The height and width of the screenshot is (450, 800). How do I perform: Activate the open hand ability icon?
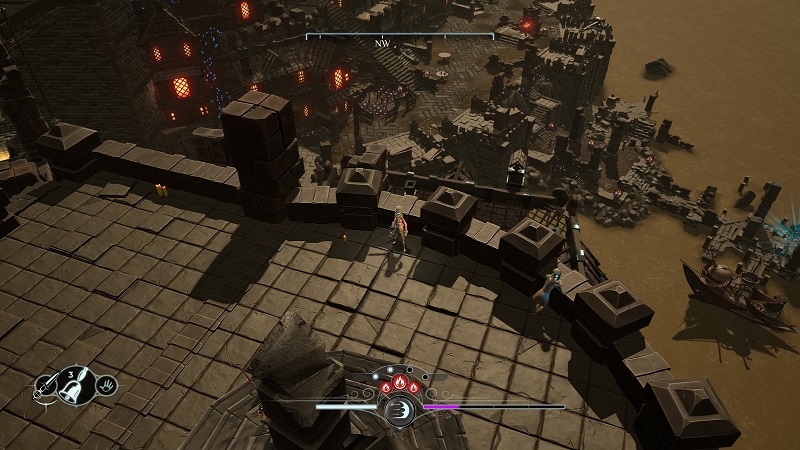point(106,383)
